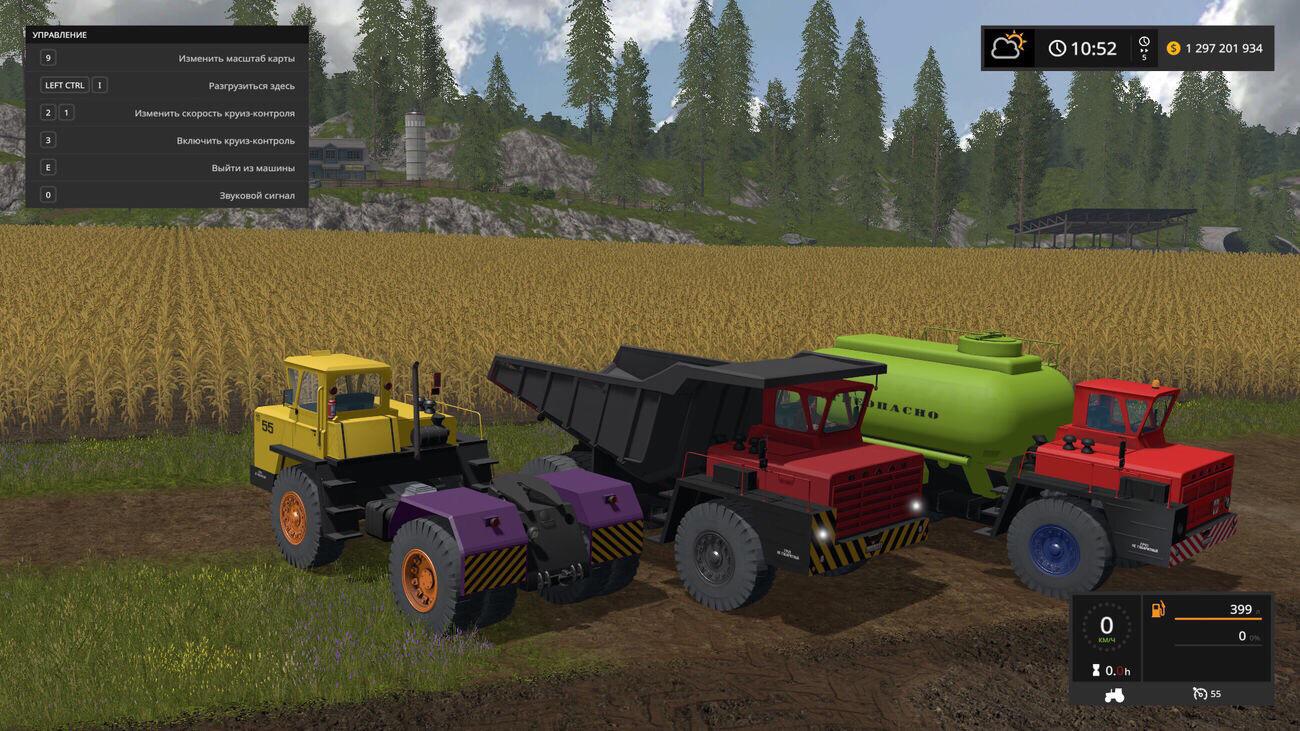Viewport: 1300px width, 731px height.
Task: Select the weather forecast icon
Action: pos(1008,47)
